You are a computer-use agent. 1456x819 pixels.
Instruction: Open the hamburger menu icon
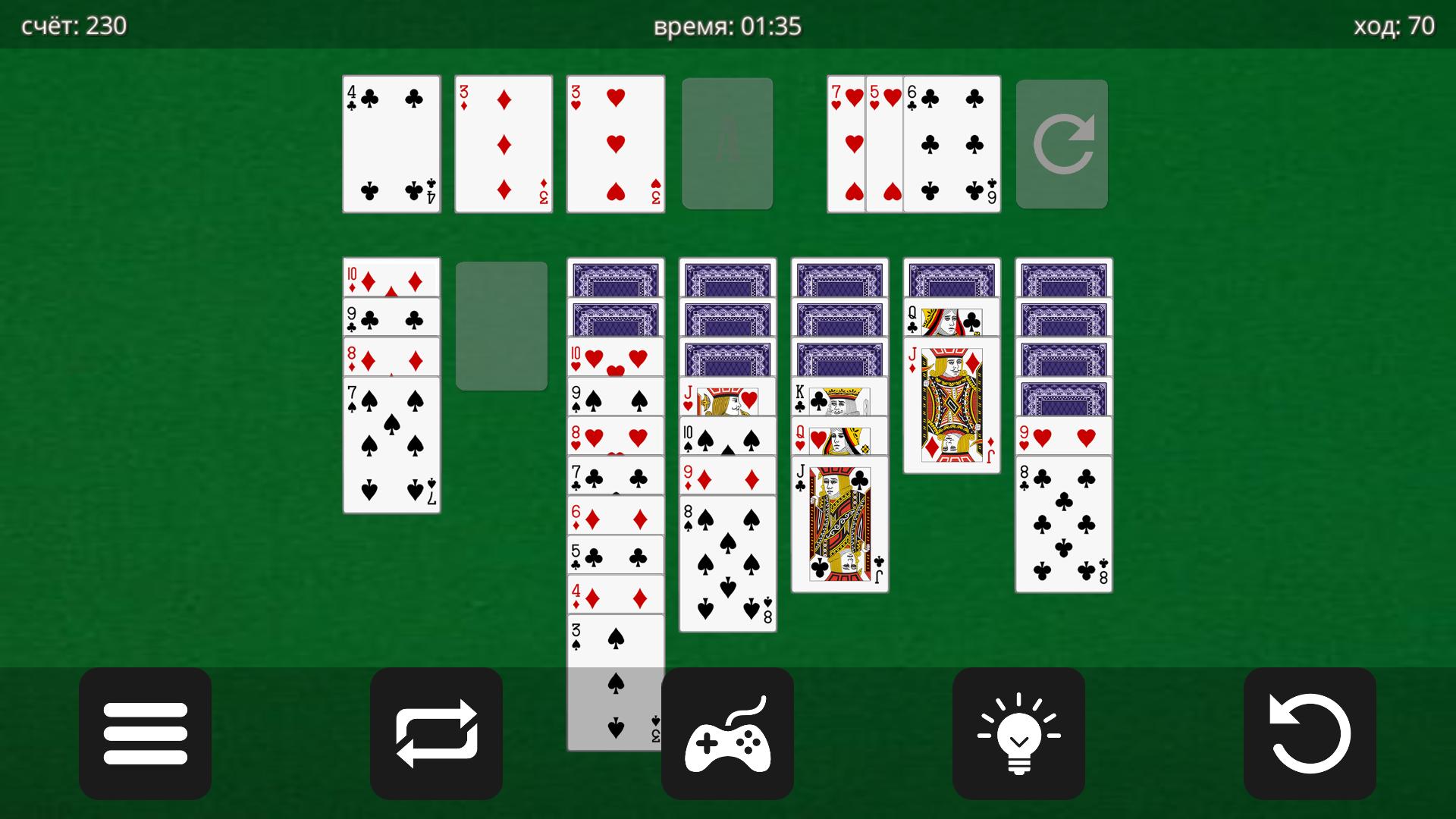click(x=145, y=733)
